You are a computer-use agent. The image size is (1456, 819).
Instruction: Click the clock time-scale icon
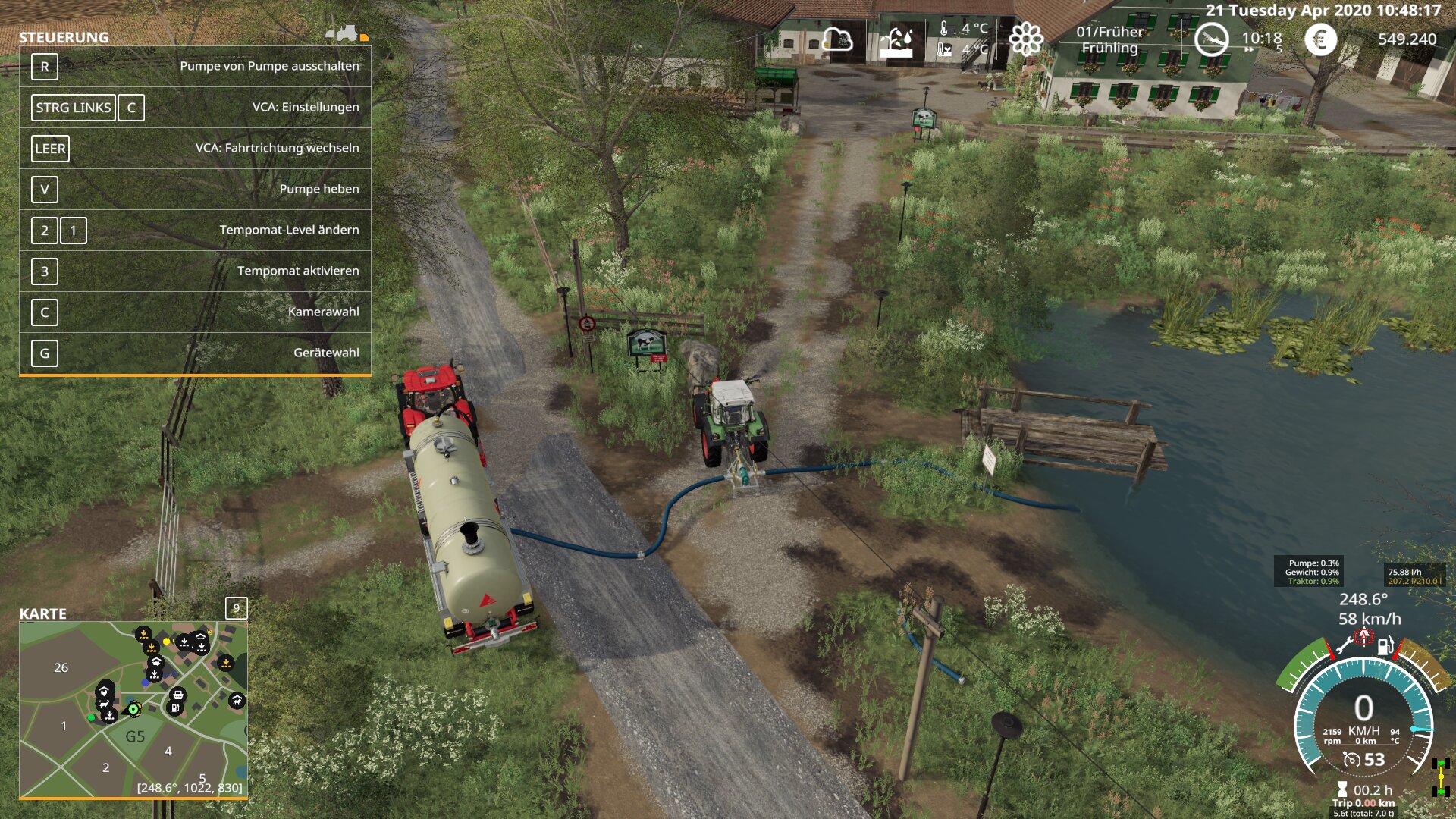pos(1211,39)
